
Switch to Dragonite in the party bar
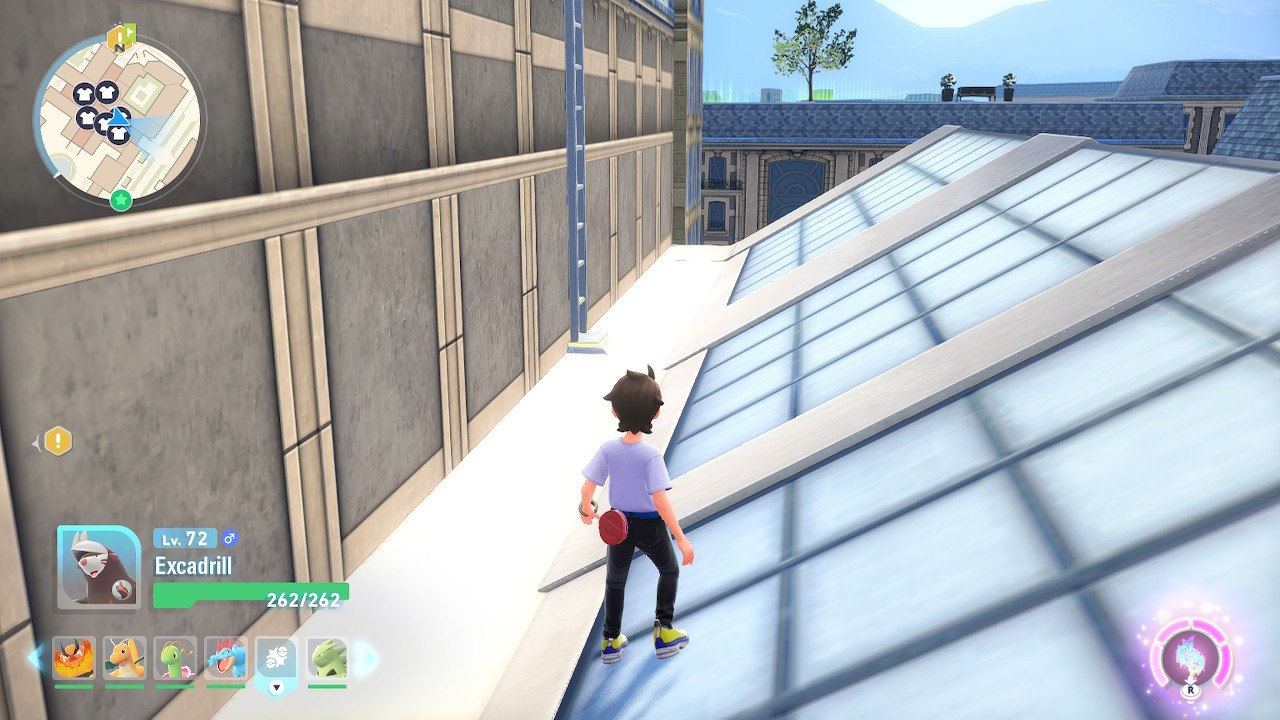[x=124, y=658]
